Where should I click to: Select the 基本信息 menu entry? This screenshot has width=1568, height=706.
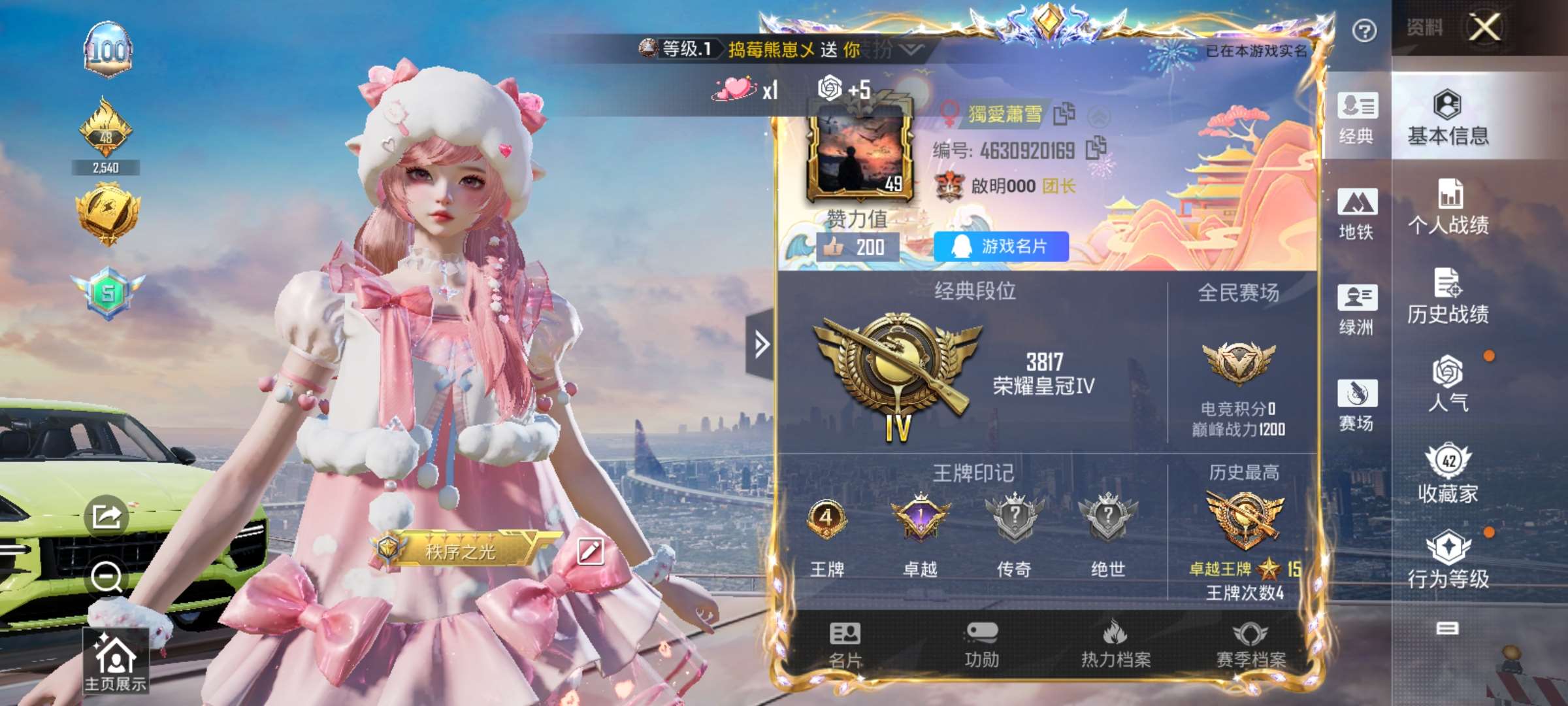[1448, 118]
